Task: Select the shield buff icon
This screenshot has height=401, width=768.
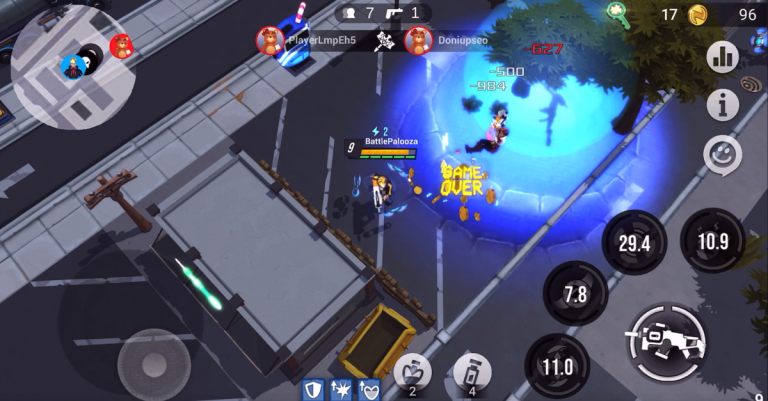Action: click(x=312, y=389)
